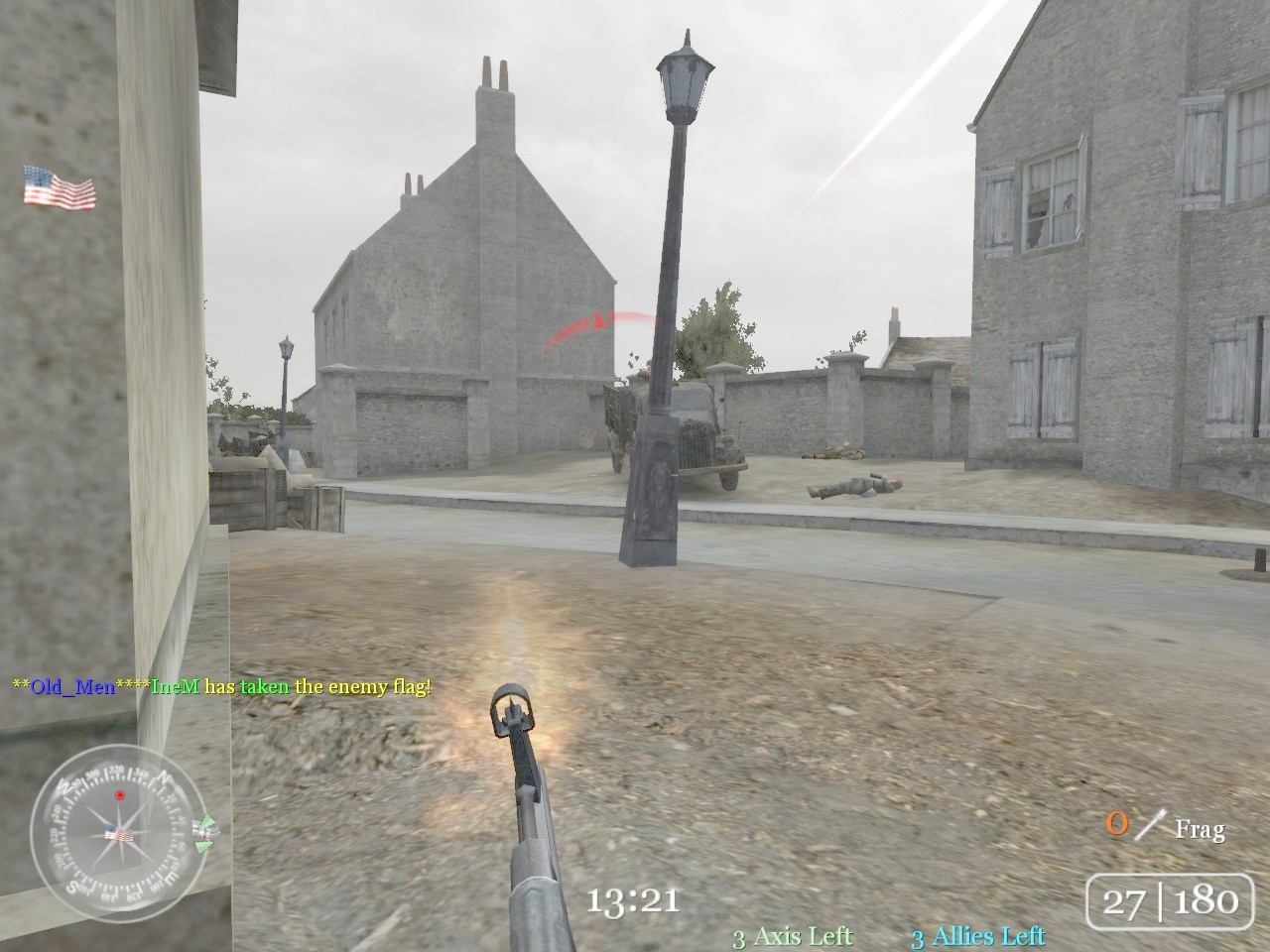
Task: Click the green grenade indicator beside compass
Action: coord(206,833)
